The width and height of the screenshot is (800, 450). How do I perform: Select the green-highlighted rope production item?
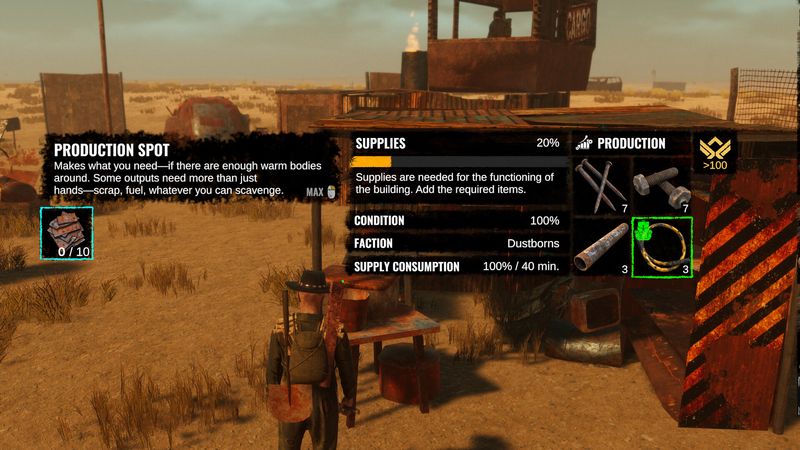662,247
